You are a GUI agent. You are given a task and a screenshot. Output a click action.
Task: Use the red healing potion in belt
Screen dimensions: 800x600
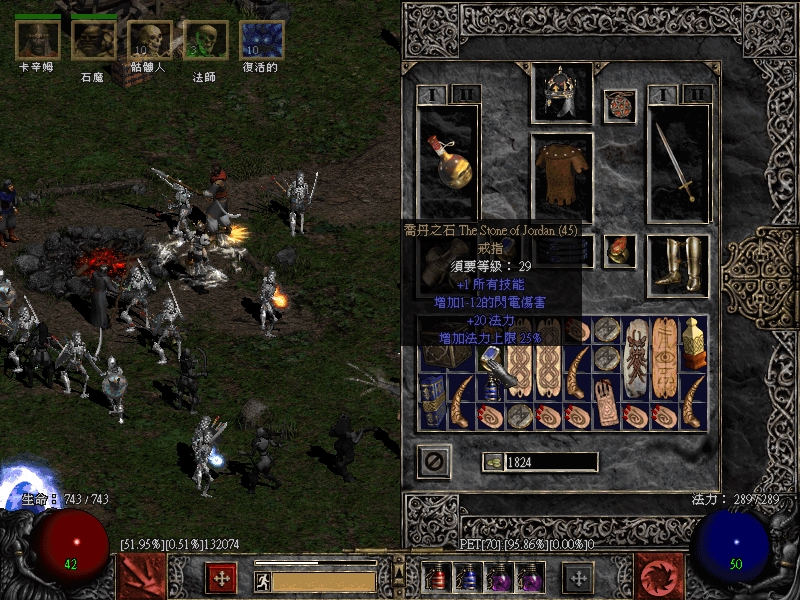coord(436,577)
